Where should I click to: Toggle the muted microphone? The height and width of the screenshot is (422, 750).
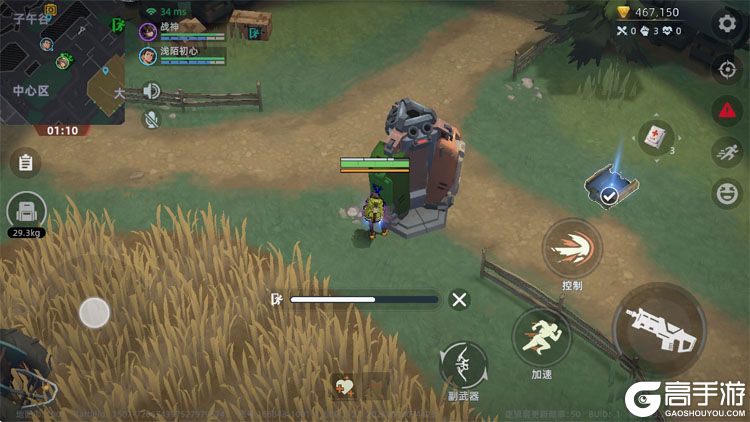152,119
